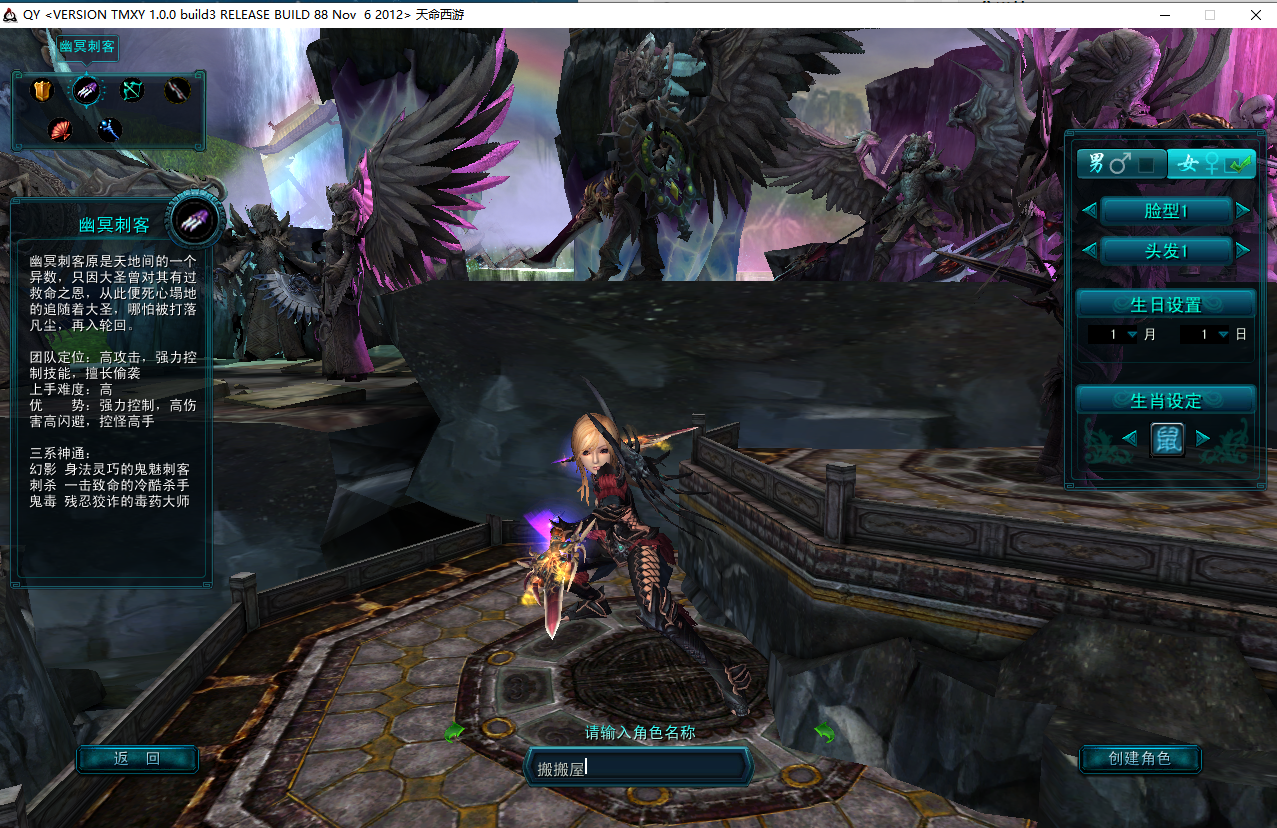1277x828 pixels.
Task: Pick the teal bow archer class icon
Action: pos(133,91)
